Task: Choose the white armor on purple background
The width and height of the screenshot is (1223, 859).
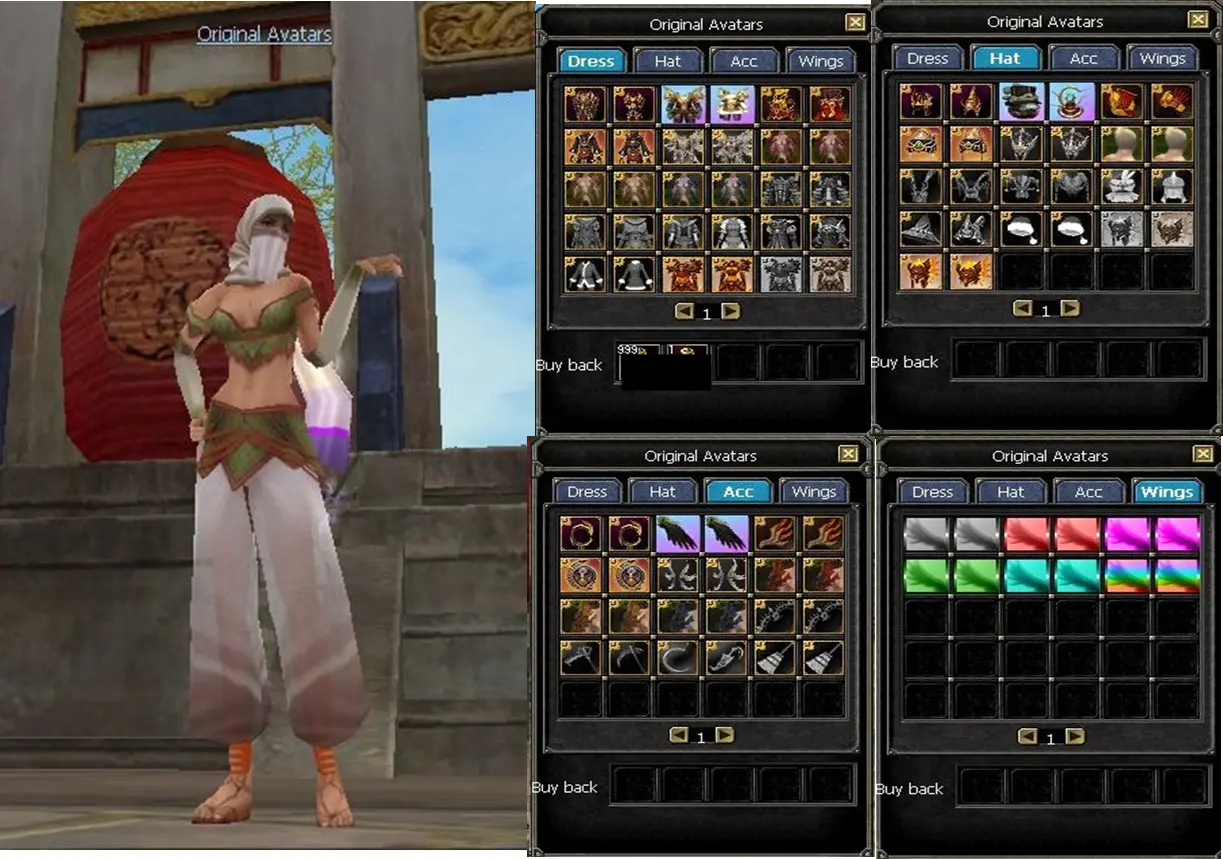Action: click(733, 104)
